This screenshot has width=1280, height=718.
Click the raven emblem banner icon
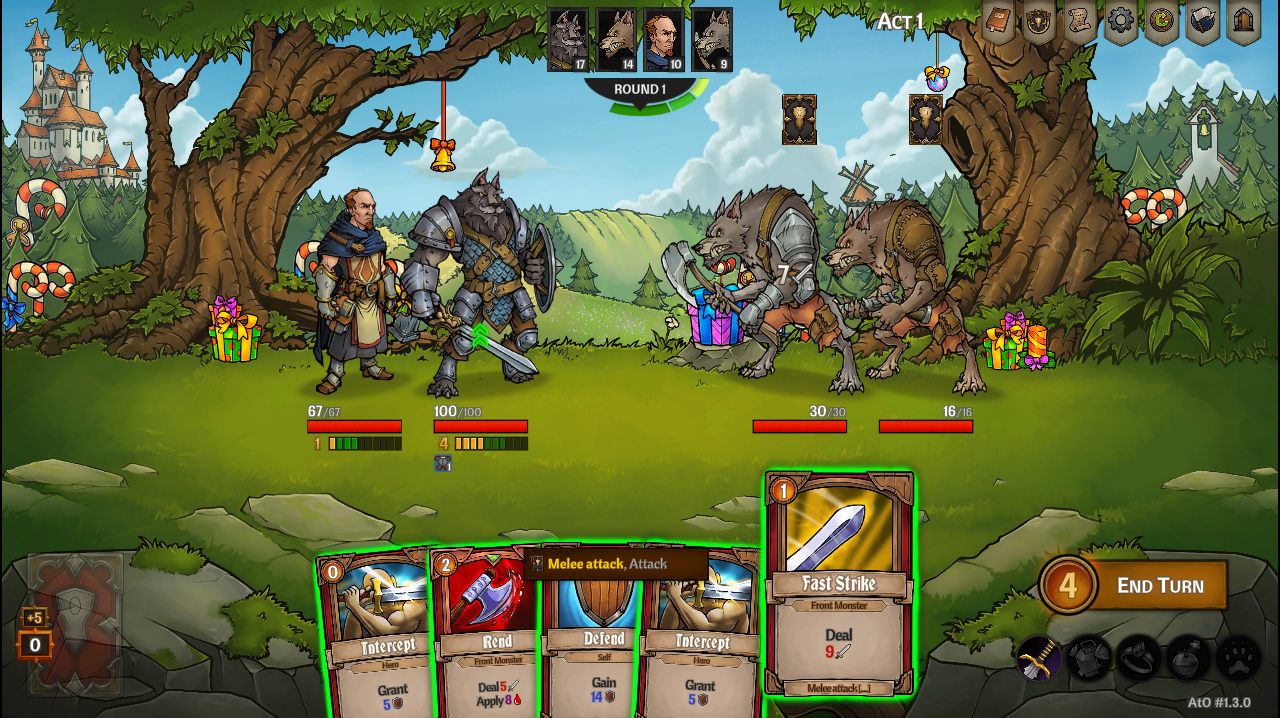(1039, 21)
